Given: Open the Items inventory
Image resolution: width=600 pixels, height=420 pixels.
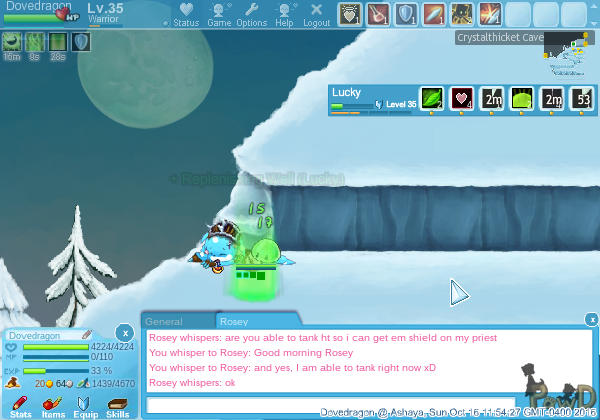Looking at the screenshot, I should pos(53,405).
